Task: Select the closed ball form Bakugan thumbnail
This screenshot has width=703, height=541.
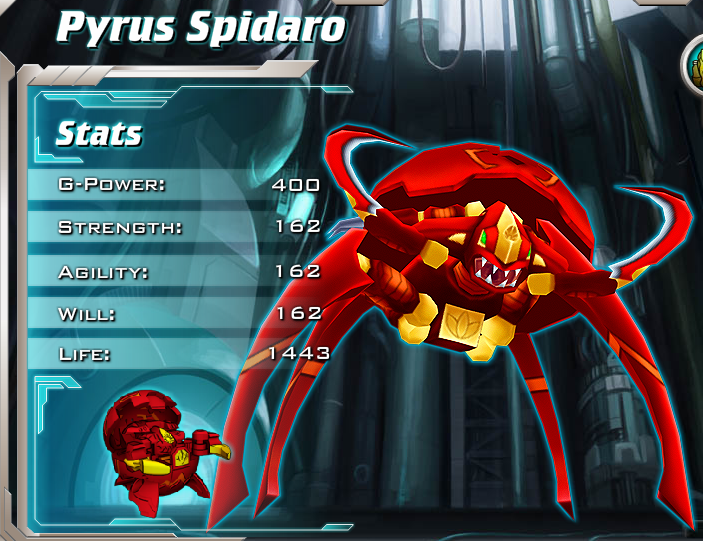Action: (x=160, y=443)
